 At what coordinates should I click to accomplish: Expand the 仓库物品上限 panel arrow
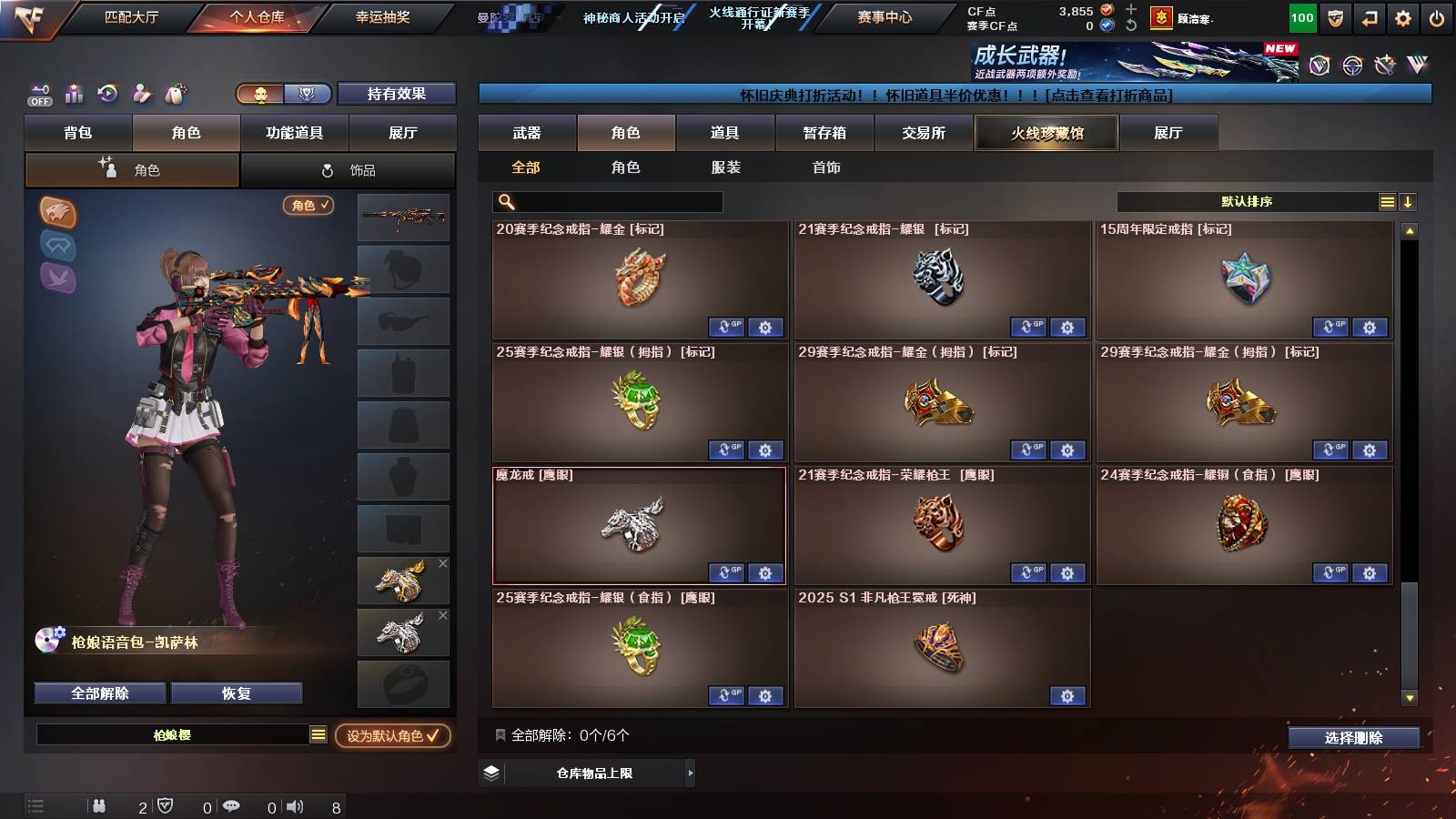690,773
